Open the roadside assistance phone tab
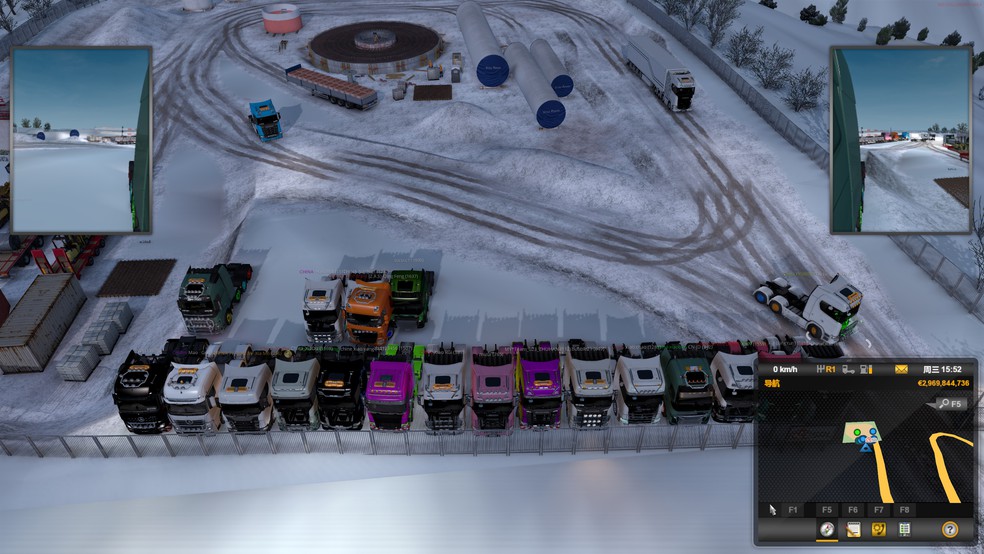Screen dimensions: 984x554 point(879,529)
